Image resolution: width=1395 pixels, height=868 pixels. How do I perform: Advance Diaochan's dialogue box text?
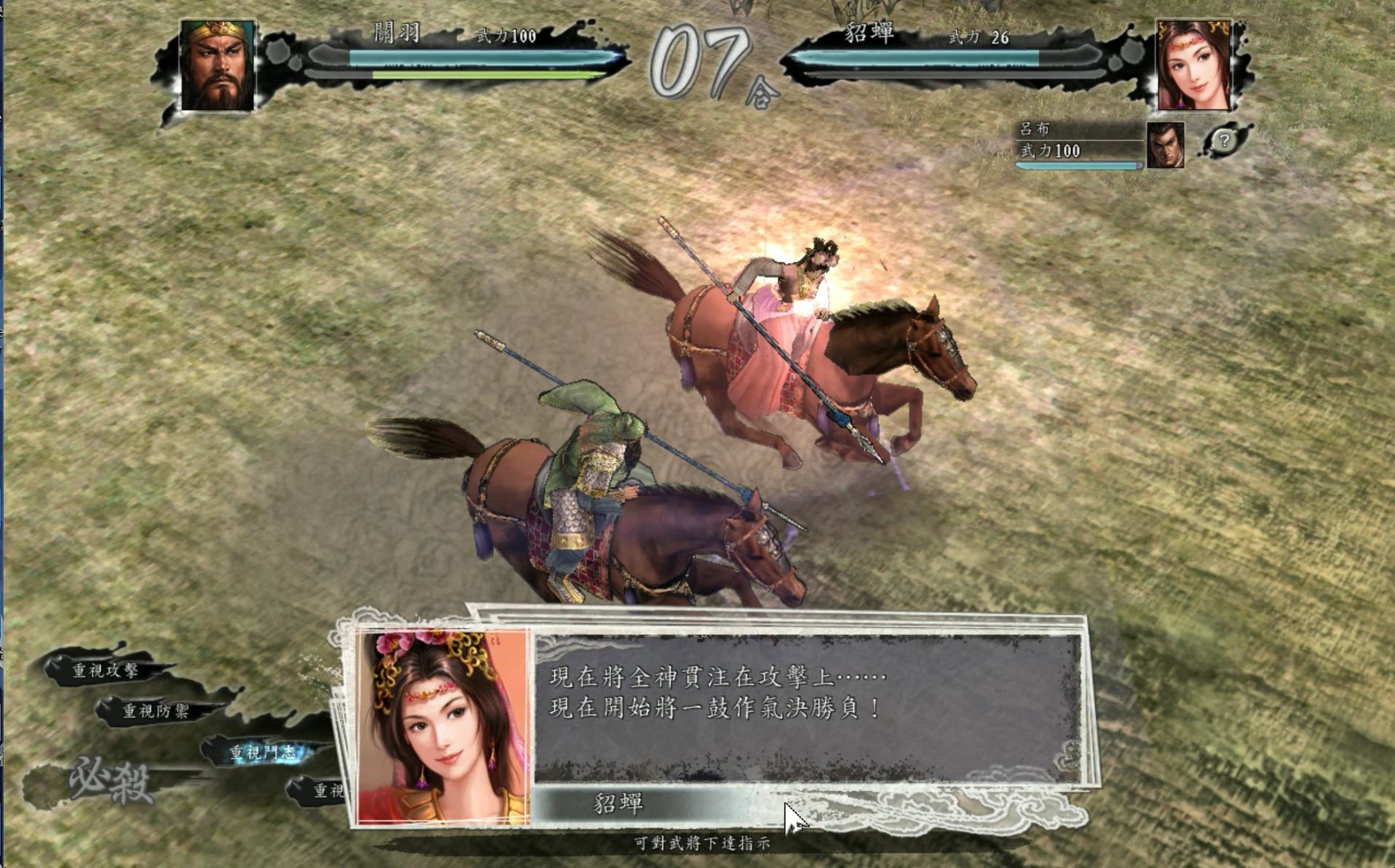click(807, 707)
